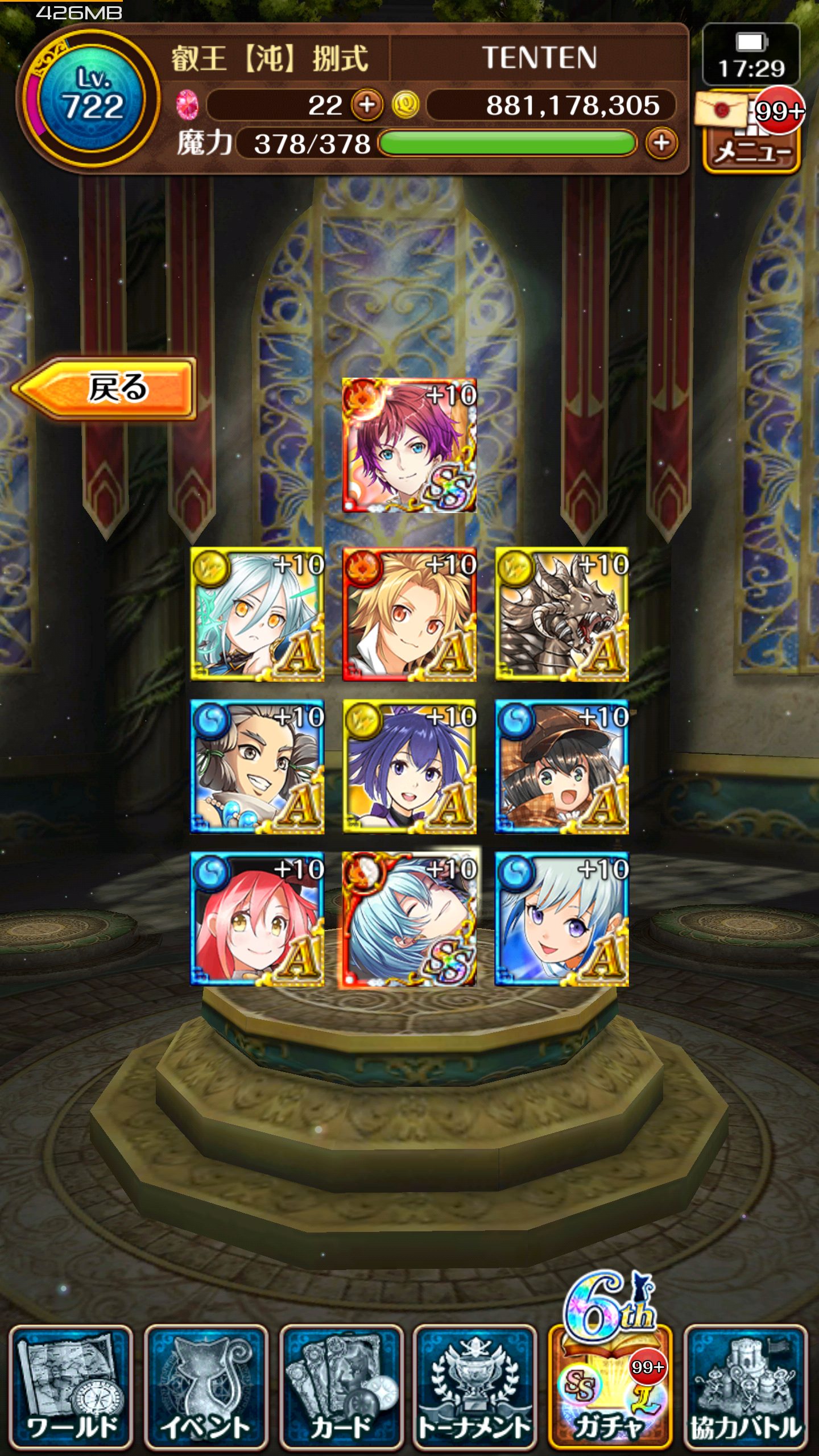Choose the blond spiky-haired fire card

[409, 614]
